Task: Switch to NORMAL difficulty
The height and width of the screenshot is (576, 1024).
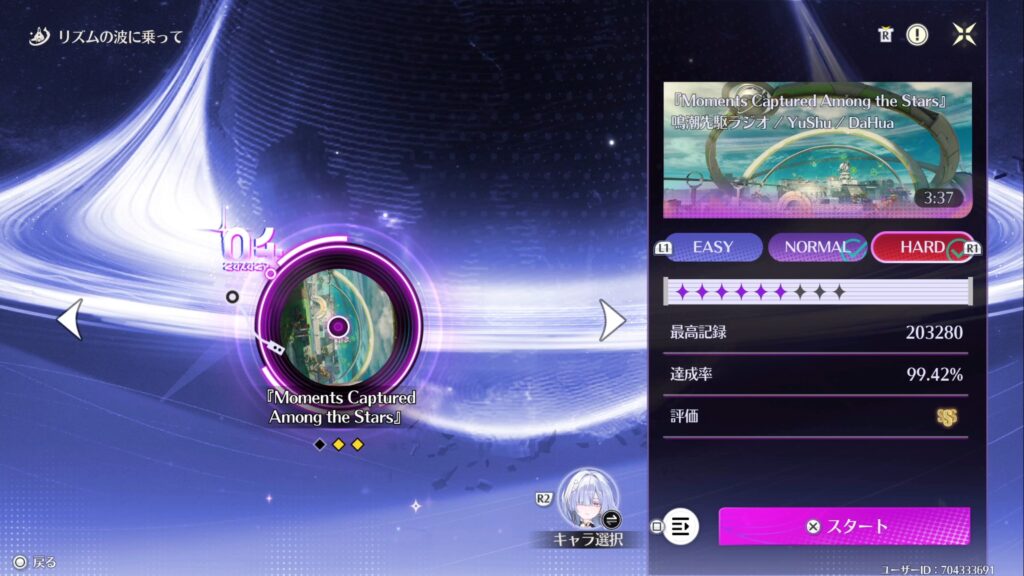Action: [x=816, y=247]
